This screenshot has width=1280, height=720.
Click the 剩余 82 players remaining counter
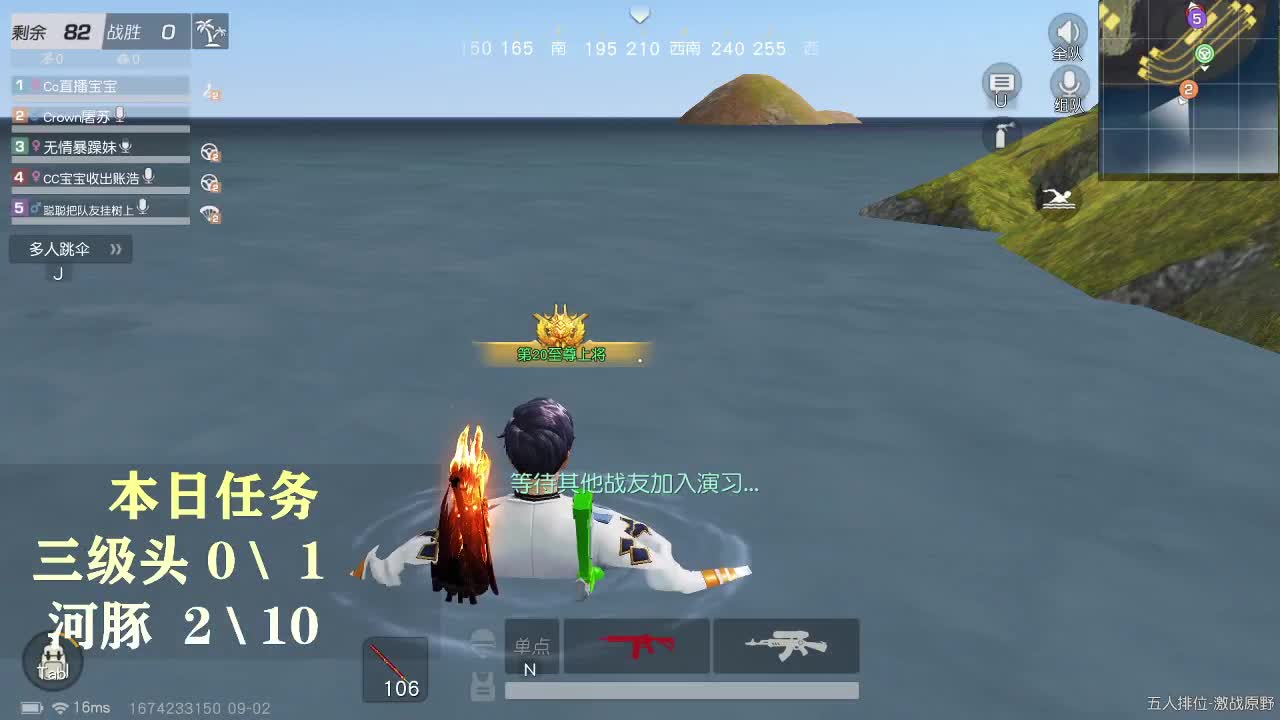point(55,31)
